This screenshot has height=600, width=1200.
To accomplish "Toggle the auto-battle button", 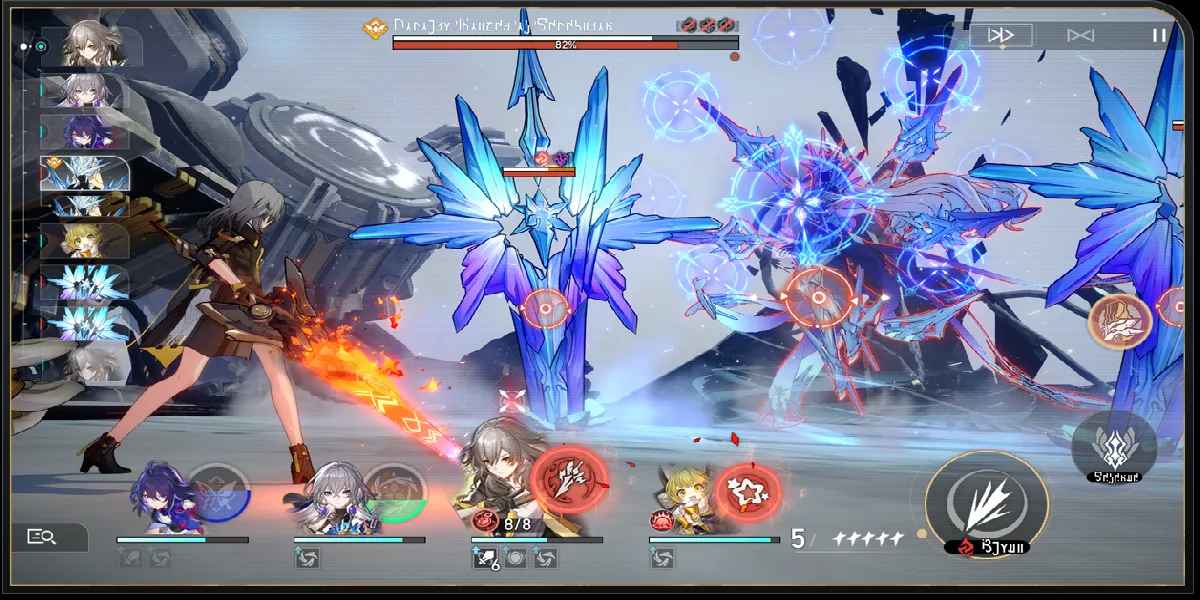I will 1080,35.
